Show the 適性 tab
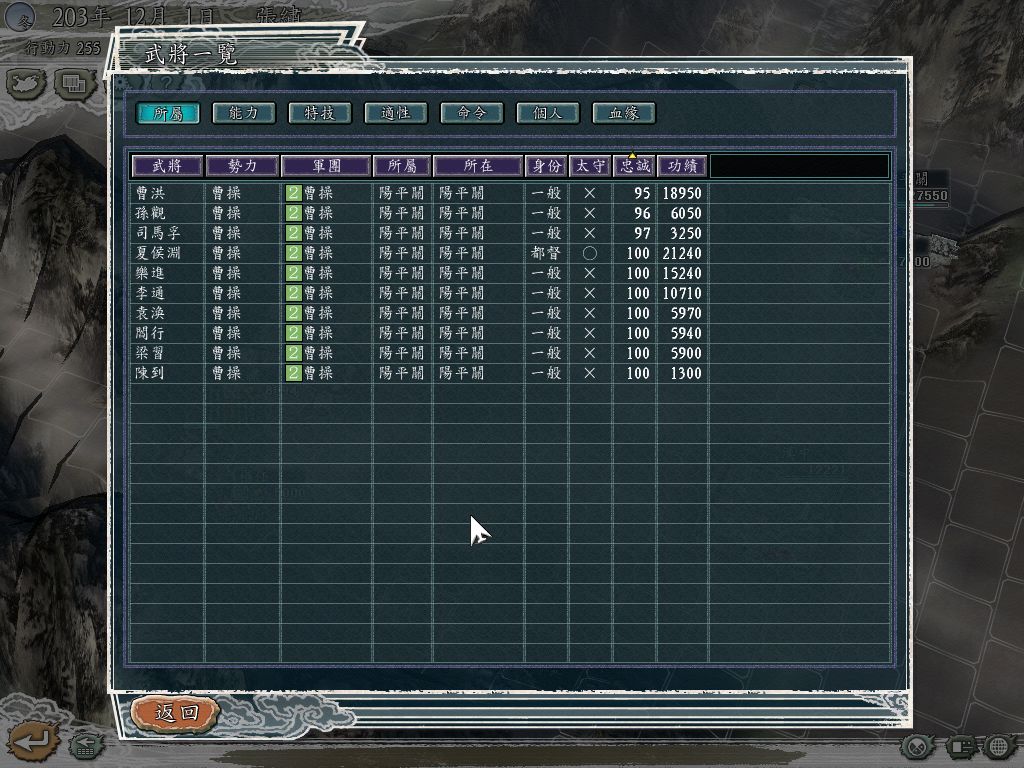Viewport: 1024px width, 768px height. click(x=396, y=113)
